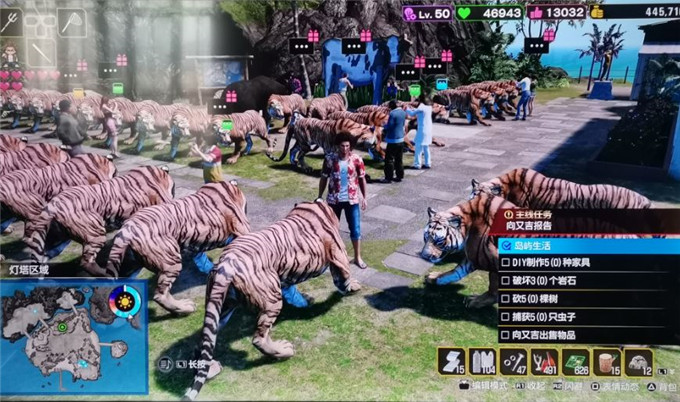
Task: Select the bug net tool slot
Action: 72,21
